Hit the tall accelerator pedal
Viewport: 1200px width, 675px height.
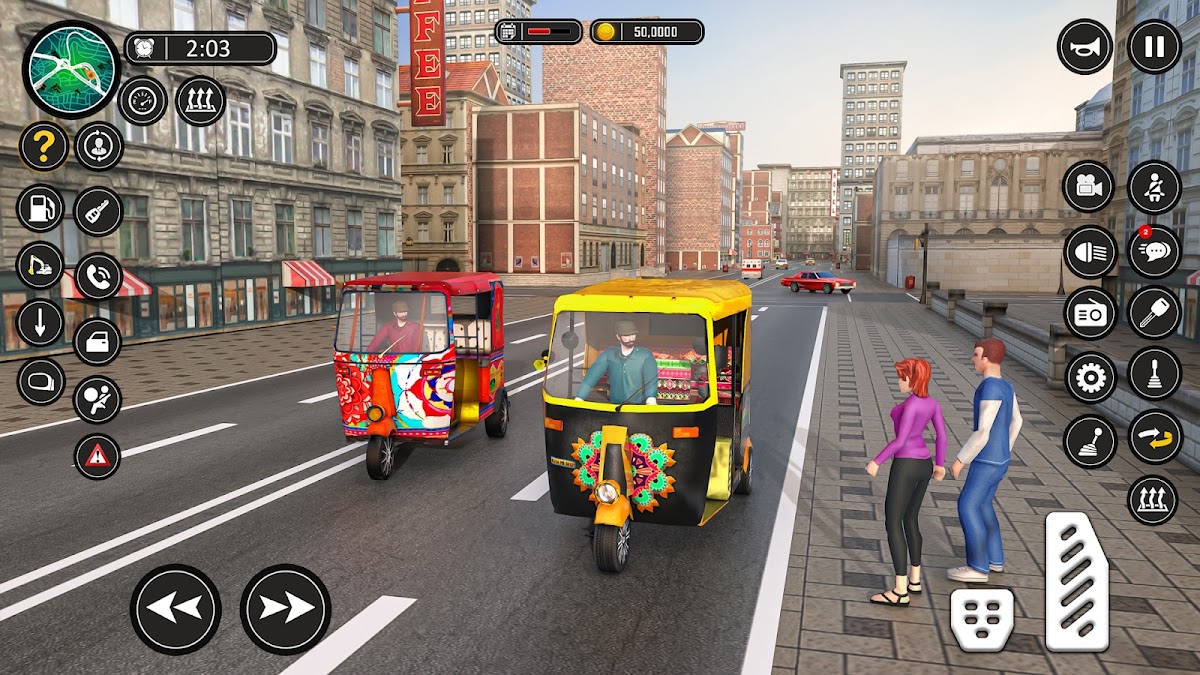pyautogui.click(x=1077, y=582)
